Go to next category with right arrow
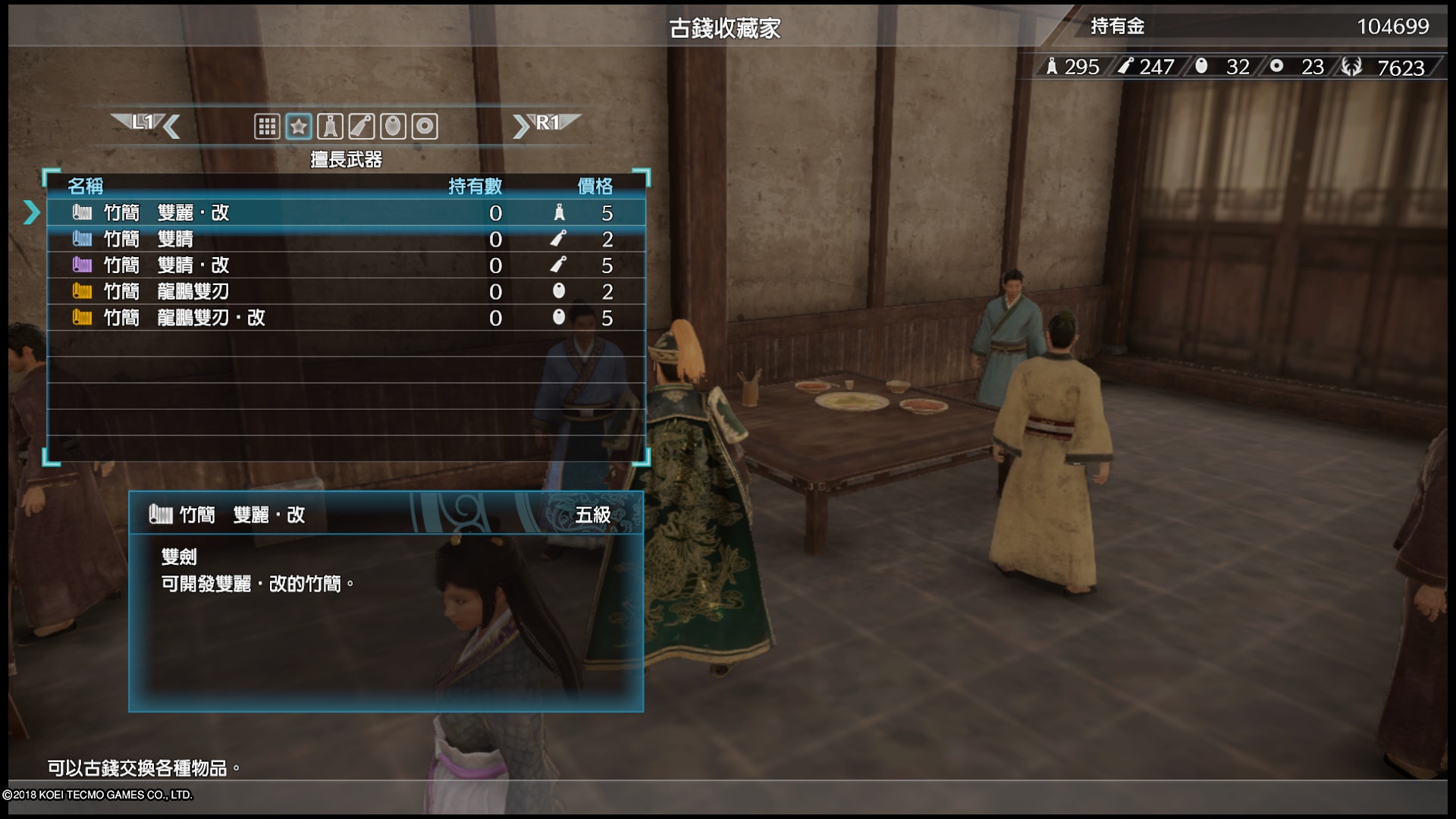Viewport: 1456px width, 819px height. [x=521, y=126]
